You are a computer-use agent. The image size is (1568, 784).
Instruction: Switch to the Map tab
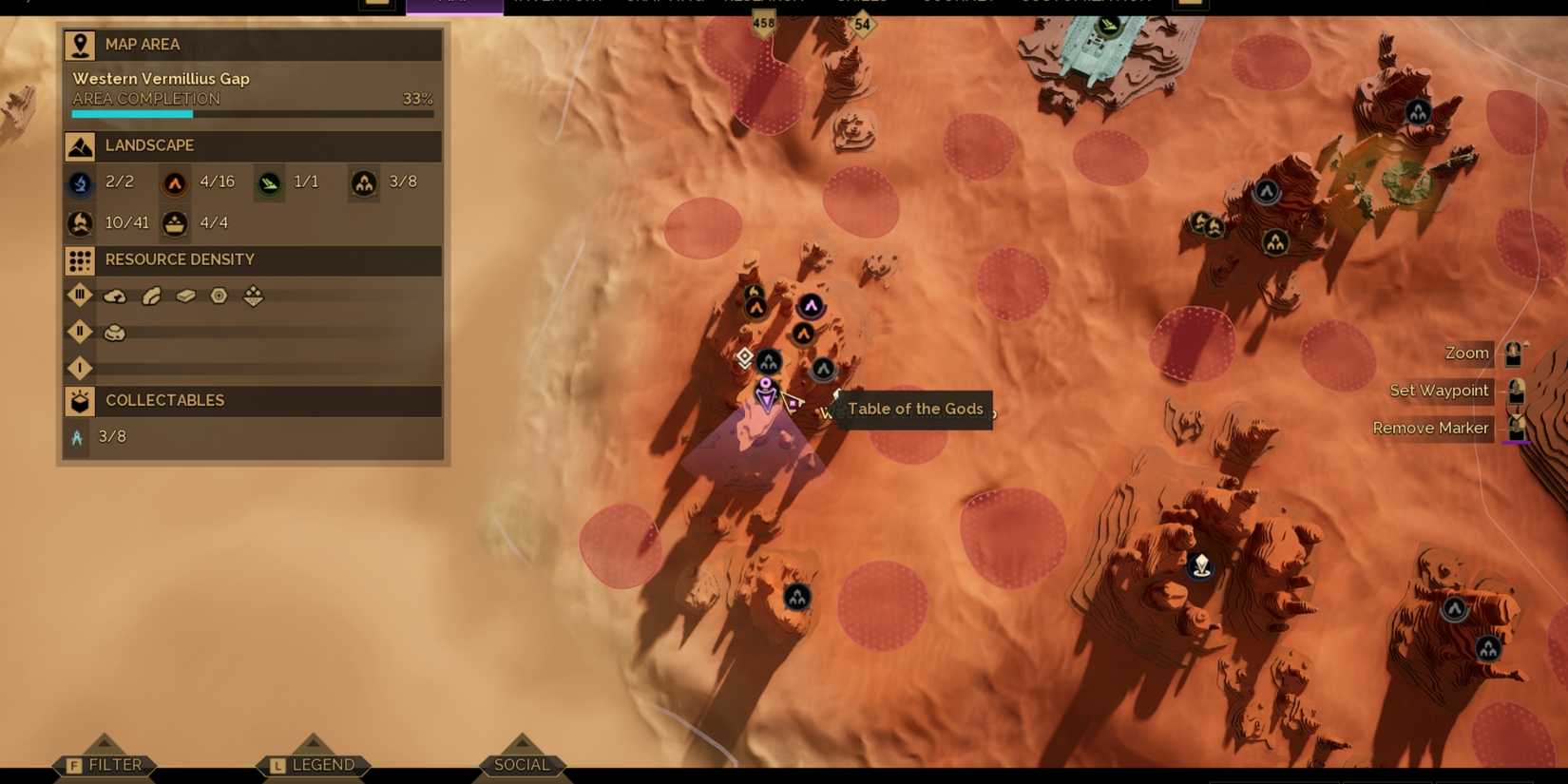(454, 6)
